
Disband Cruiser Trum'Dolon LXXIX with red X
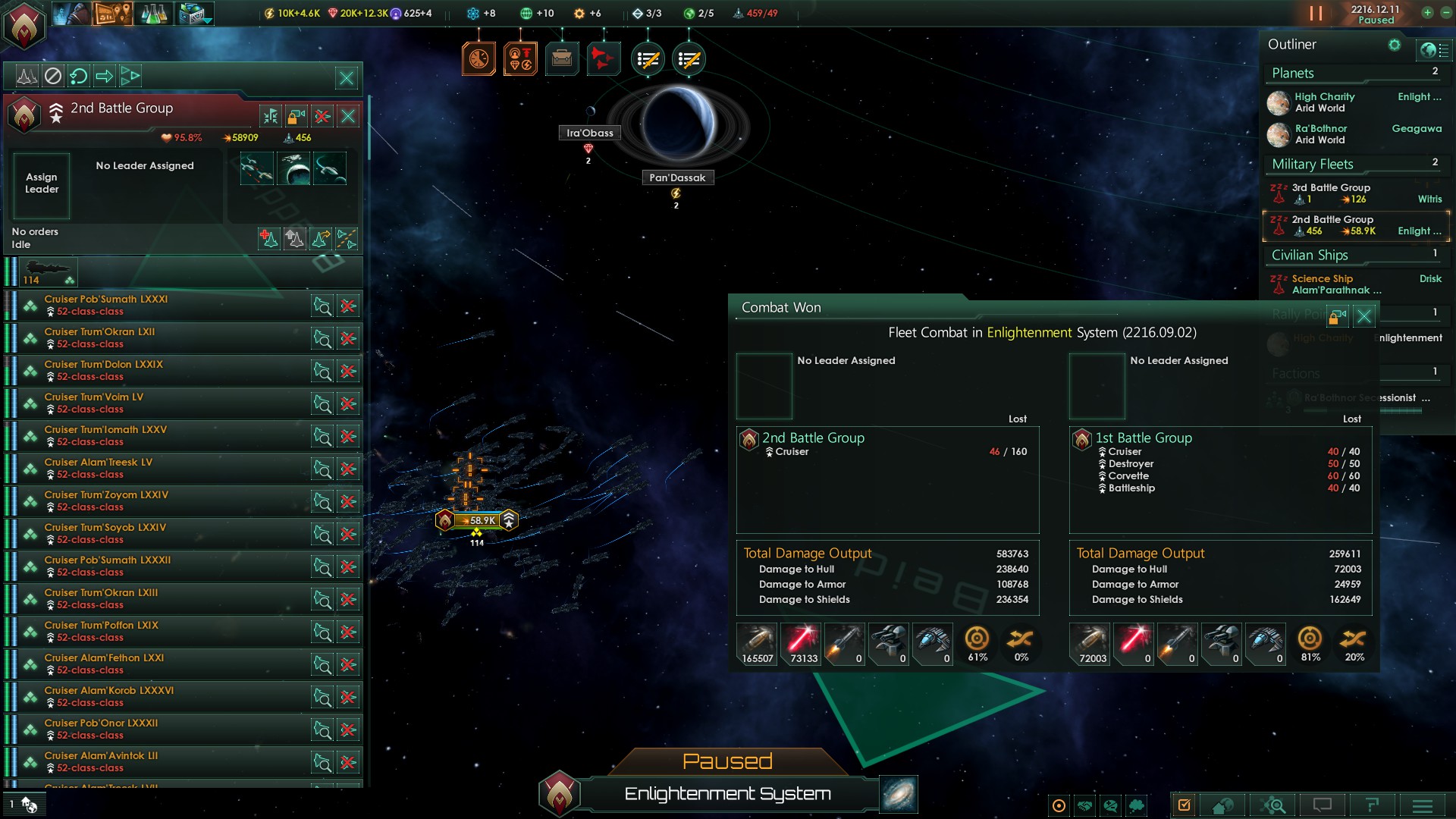[x=348, y=372]
